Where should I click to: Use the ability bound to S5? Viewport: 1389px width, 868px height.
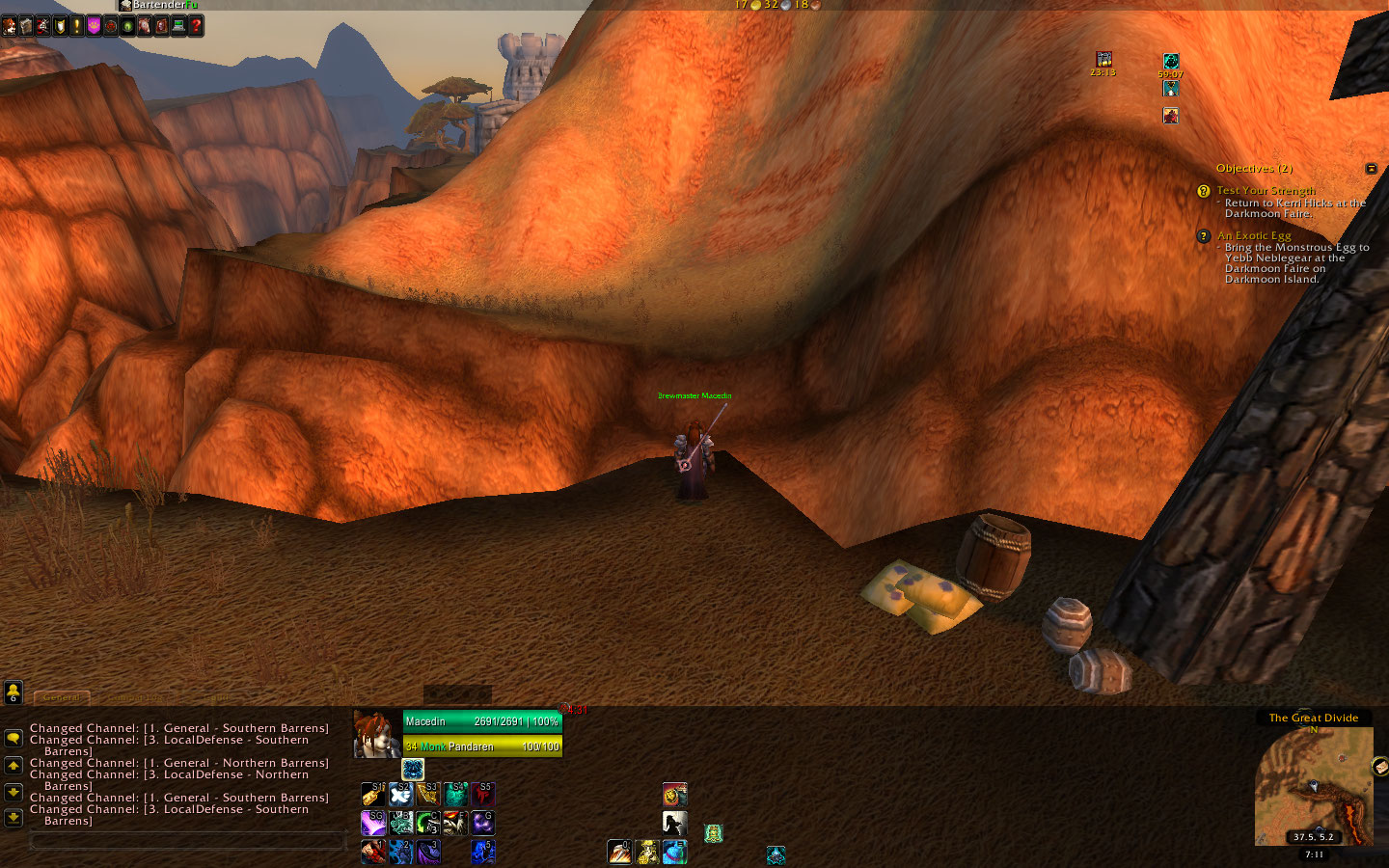tap(482, 794)
